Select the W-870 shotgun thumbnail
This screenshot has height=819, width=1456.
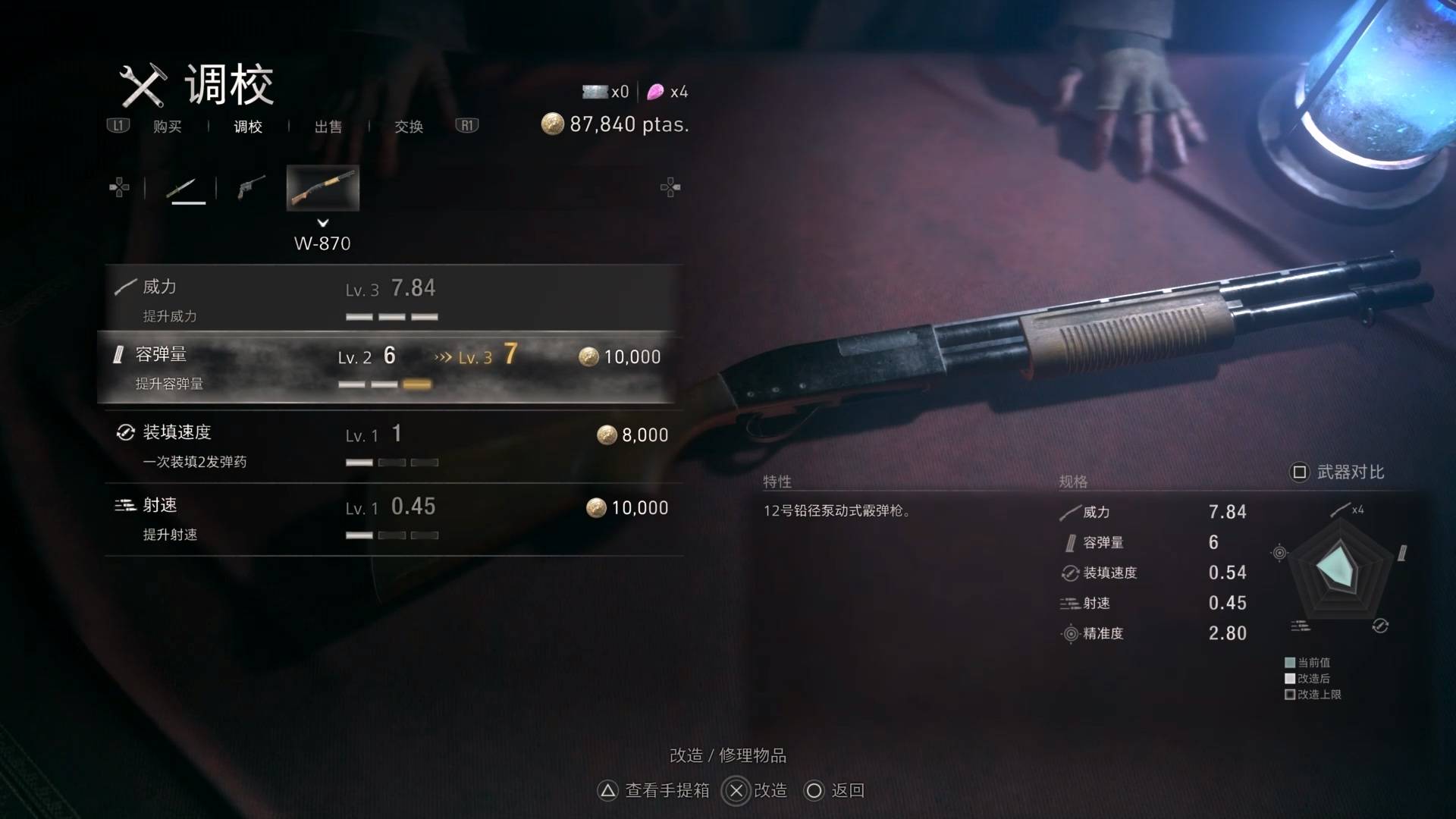click(x=322, y=188)
